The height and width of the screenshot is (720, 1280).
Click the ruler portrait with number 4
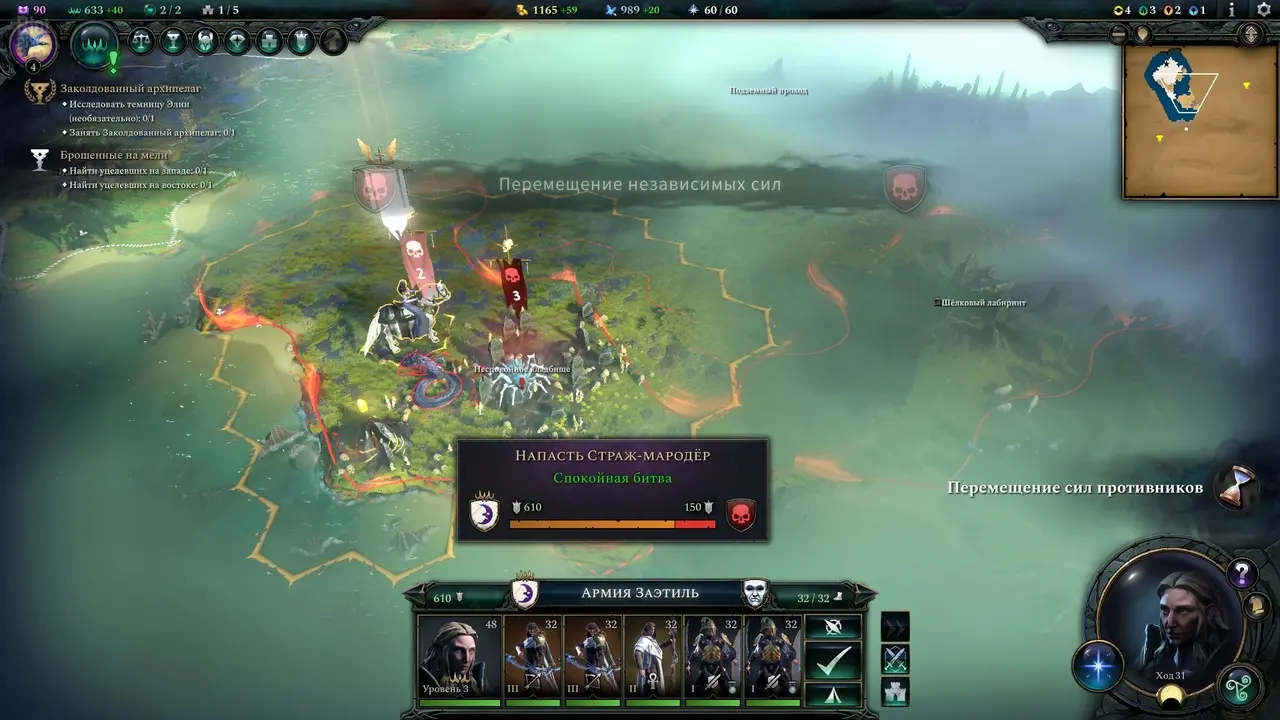tap(32, 45)
